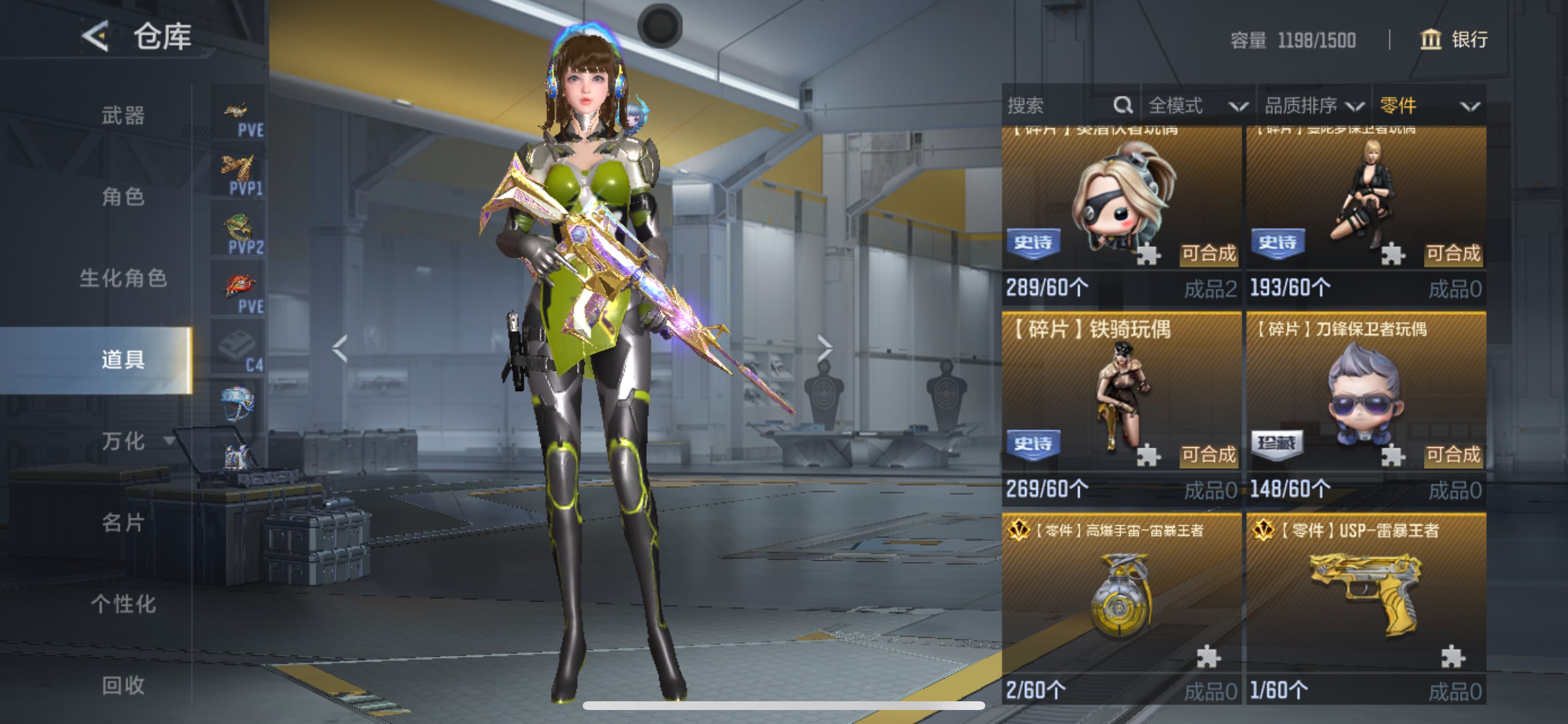Rotate character with the right arrow
Viewport: 1568px width, 724px height.
pos(824,349)
